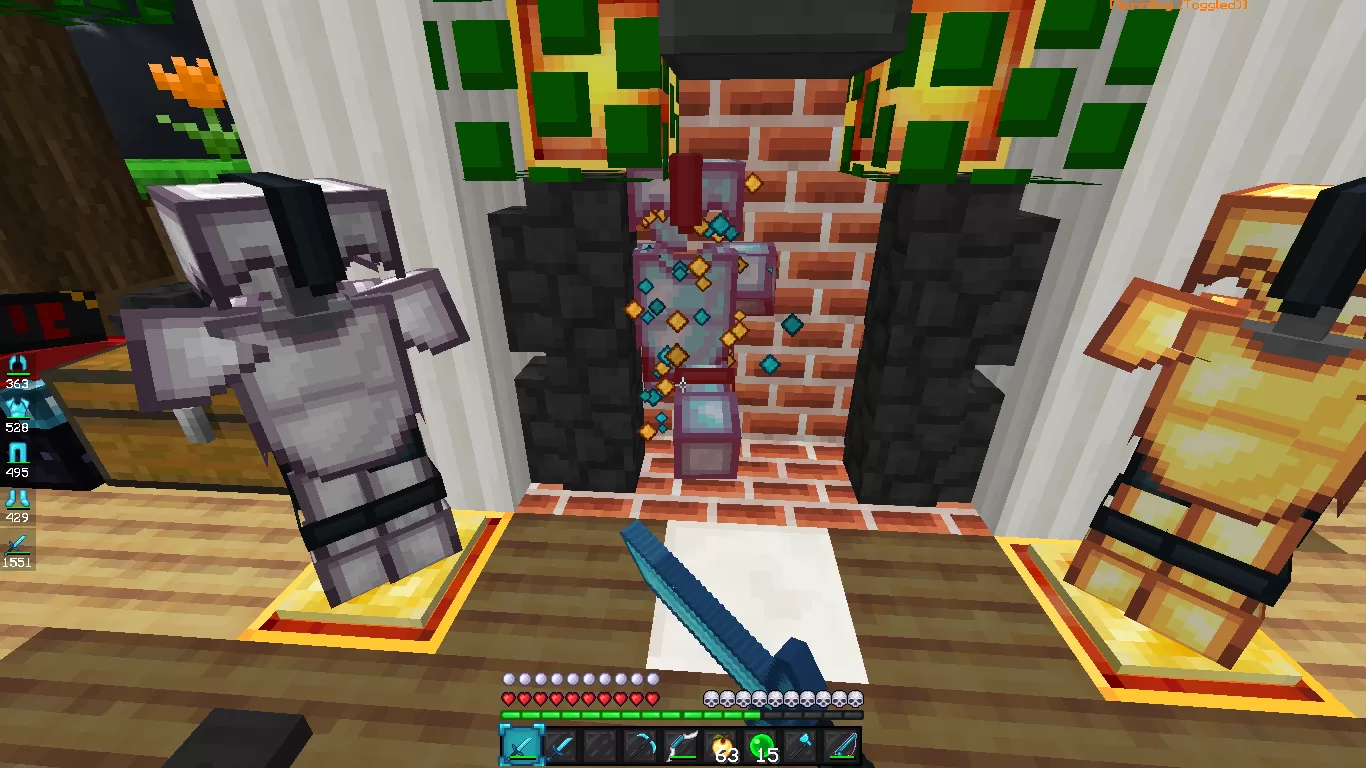Click the helmet durability icon showing 363
The image size is (1366, 768).
(x=16, y=362)
